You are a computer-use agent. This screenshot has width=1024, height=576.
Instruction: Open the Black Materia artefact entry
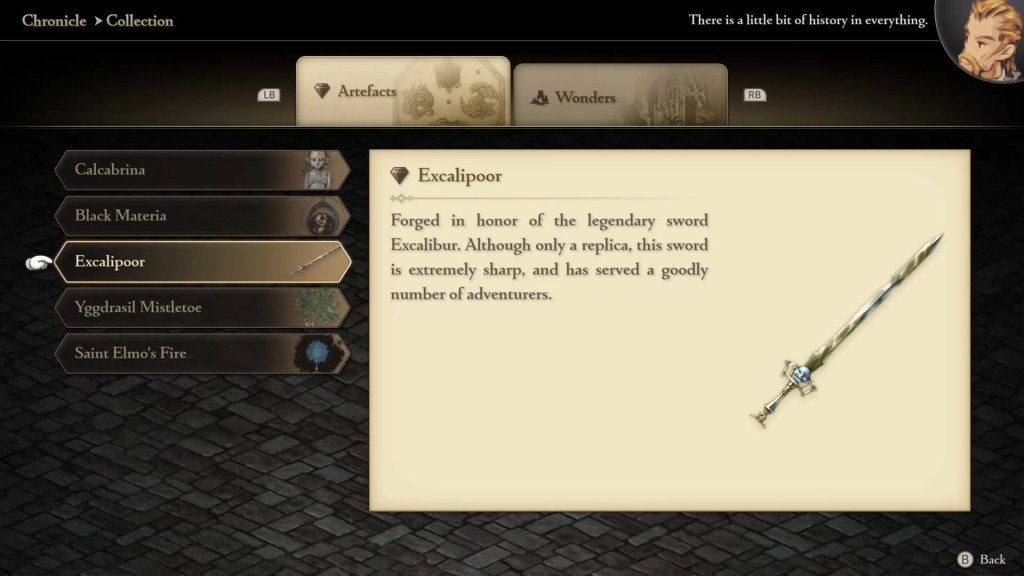202,216
